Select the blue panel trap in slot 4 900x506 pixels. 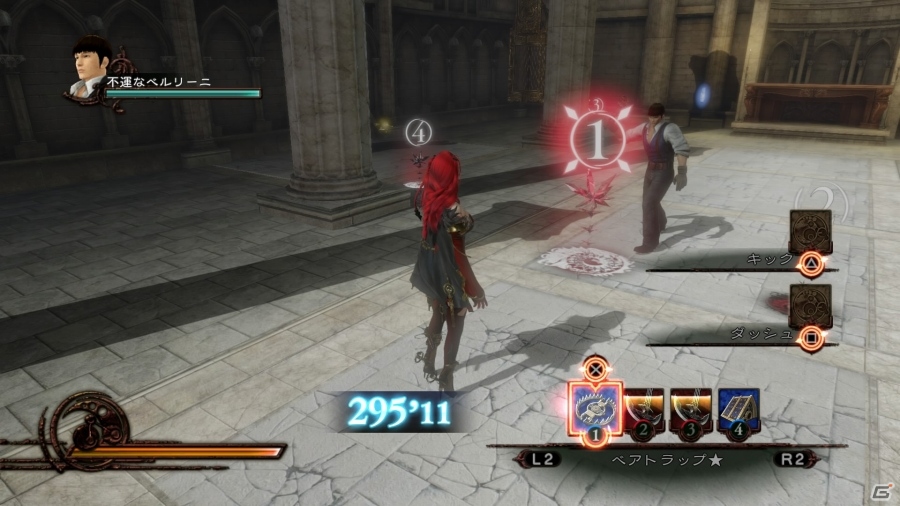(x=738, y=410)
